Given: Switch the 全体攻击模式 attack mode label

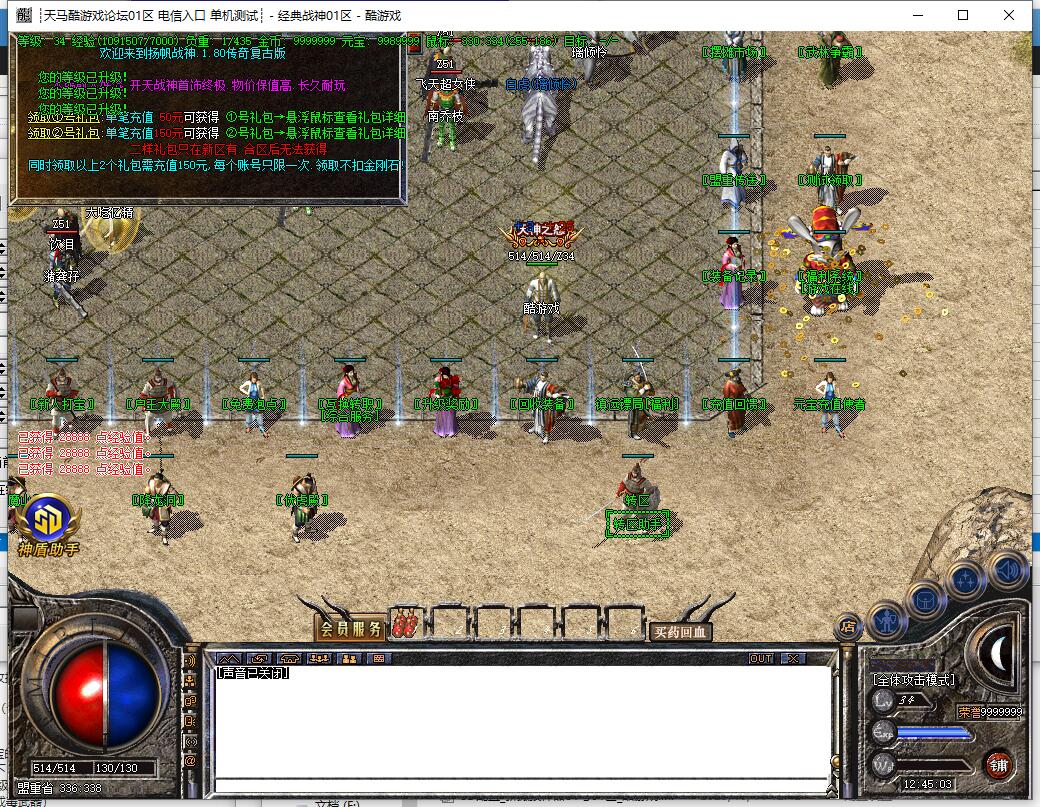Looking at the screenshot, I should coord(914,680).
